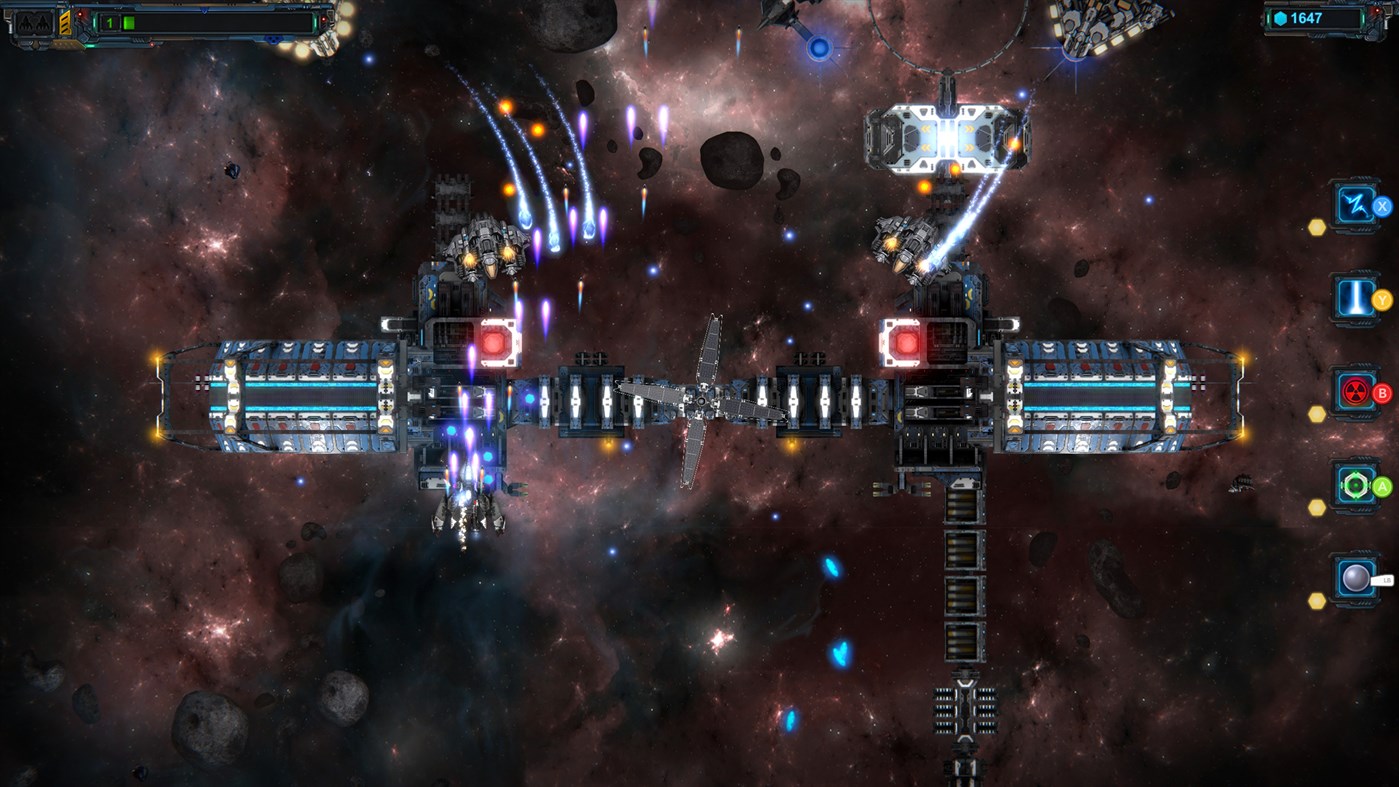Click the red warning light on the HUD frame
This screenshot has width=1399, height=787.
pos(81,16)
